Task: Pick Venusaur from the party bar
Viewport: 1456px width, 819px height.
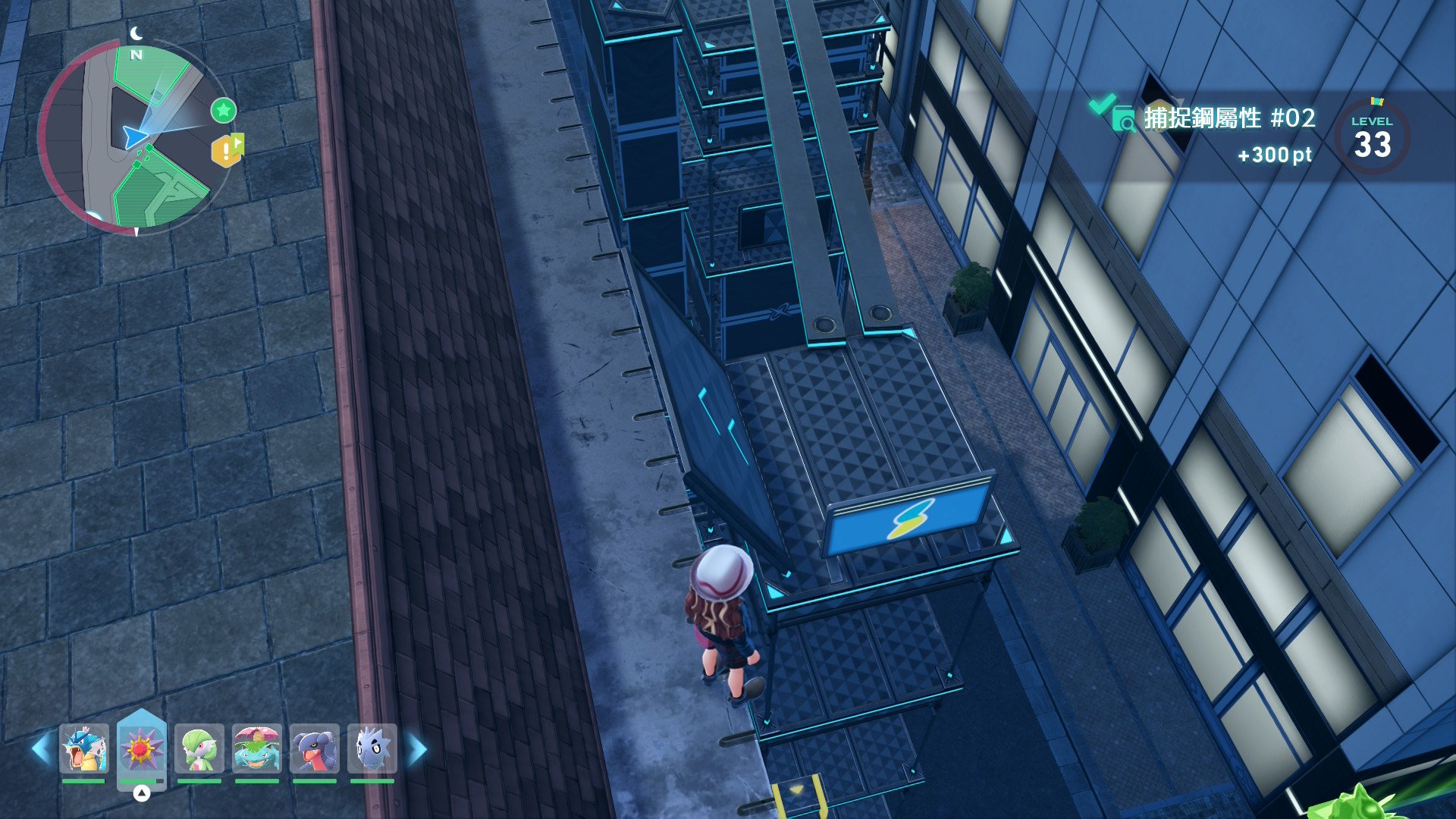Action: 256,748
